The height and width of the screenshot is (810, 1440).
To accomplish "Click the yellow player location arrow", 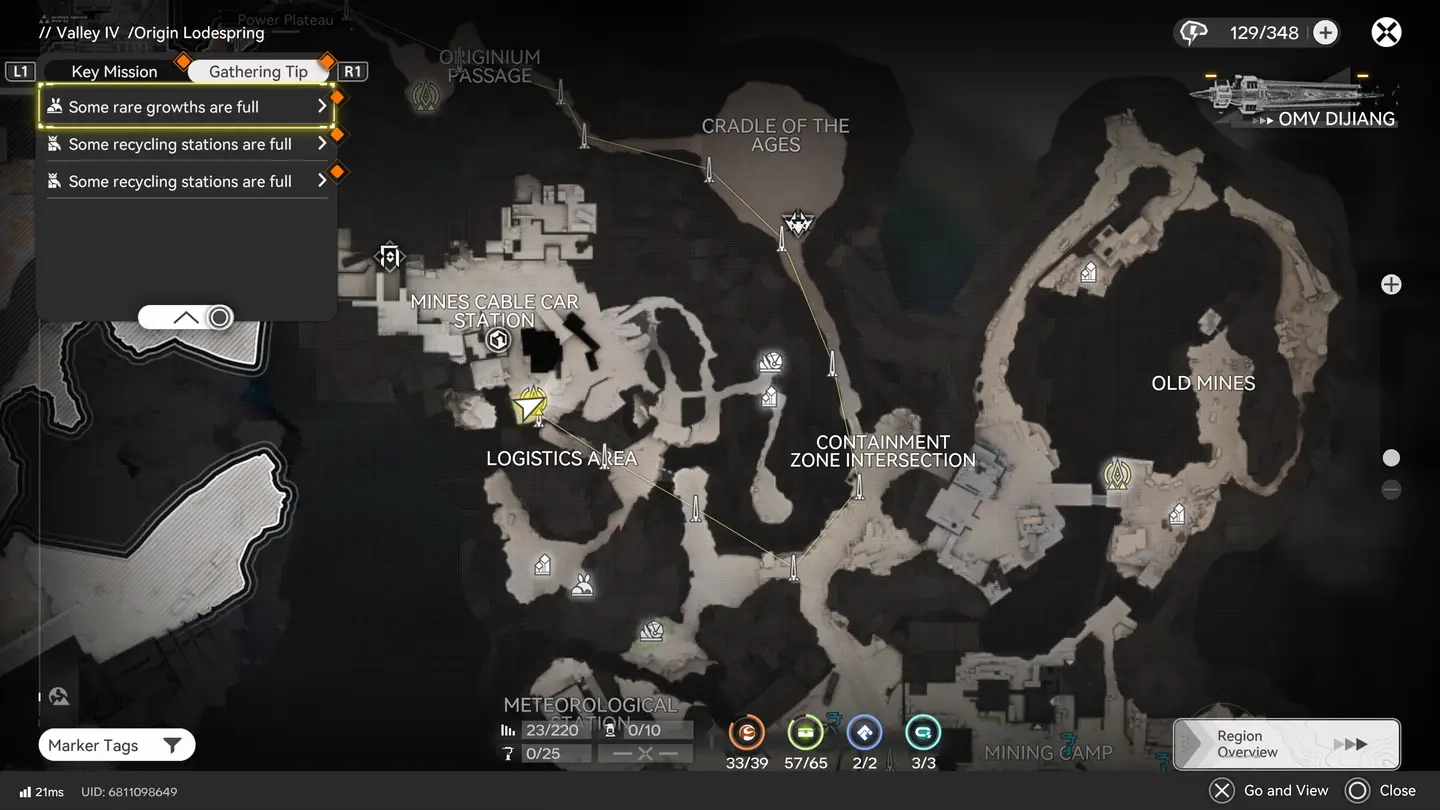I will coord(528,405).
